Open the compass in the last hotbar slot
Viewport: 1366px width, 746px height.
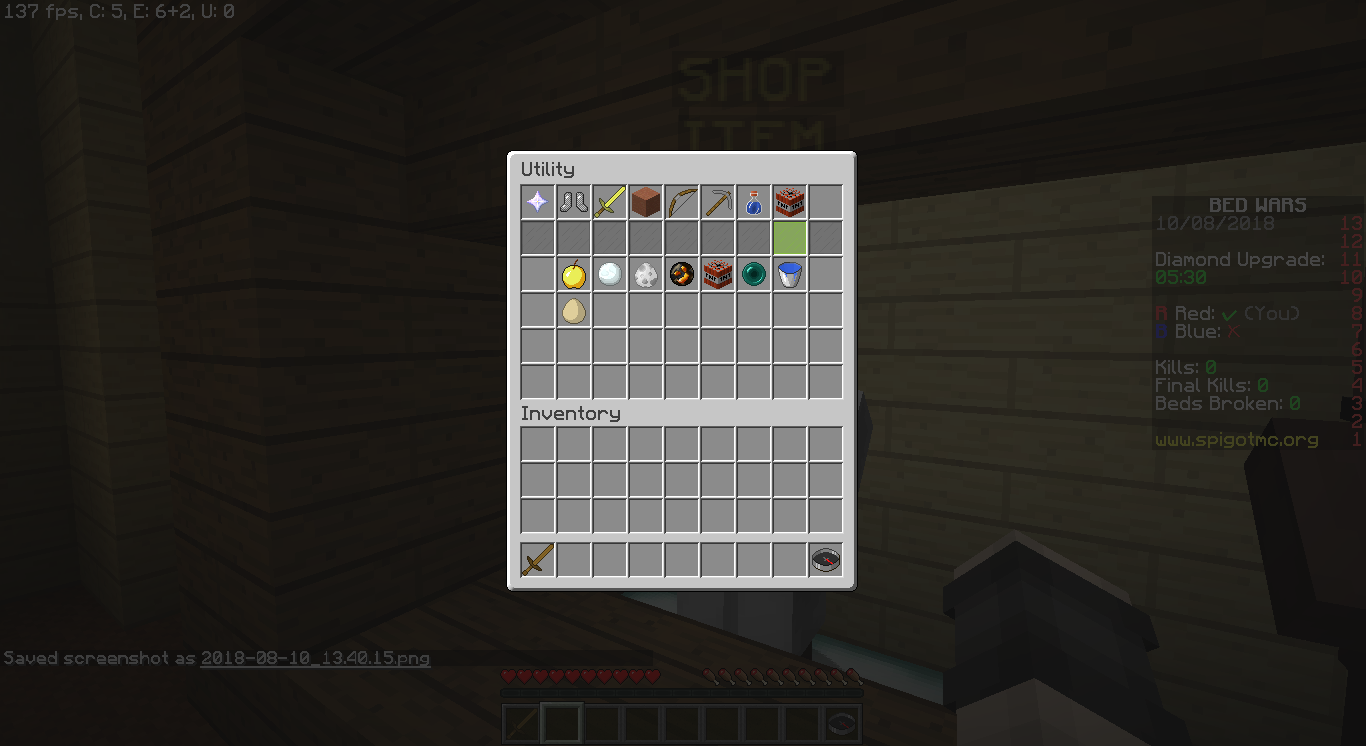coord(825,560)
